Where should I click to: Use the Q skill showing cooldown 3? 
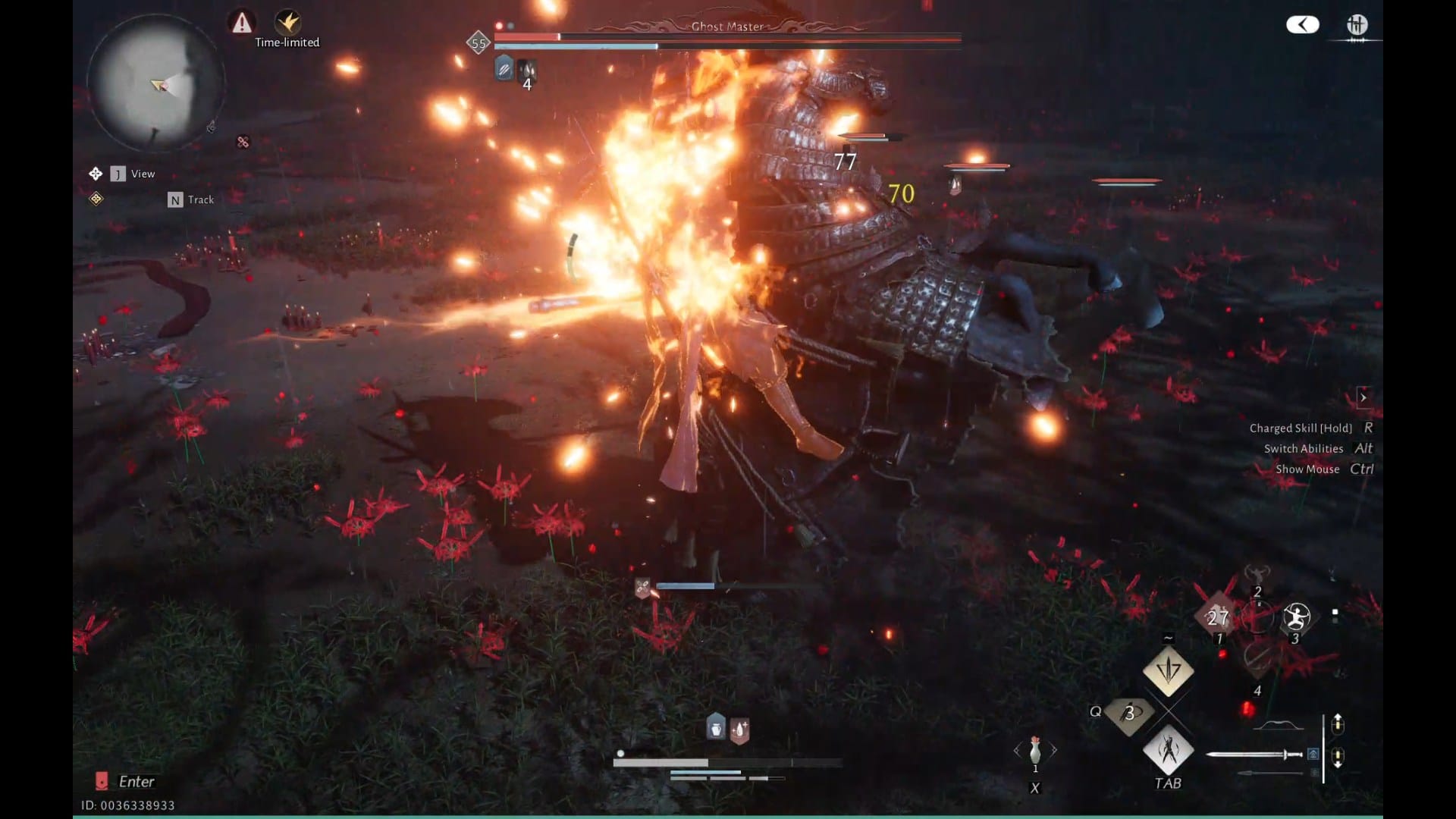tap(1129, 713)
